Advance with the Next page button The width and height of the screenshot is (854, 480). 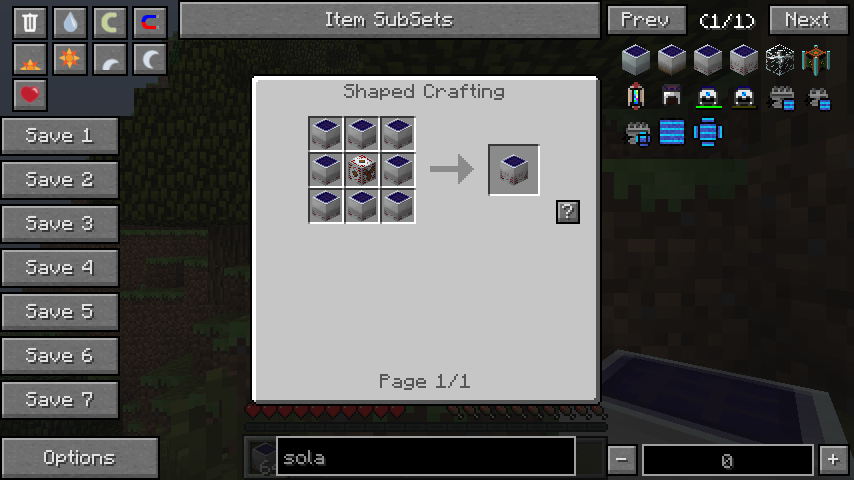pyautogui.click(x=806, y=20)
